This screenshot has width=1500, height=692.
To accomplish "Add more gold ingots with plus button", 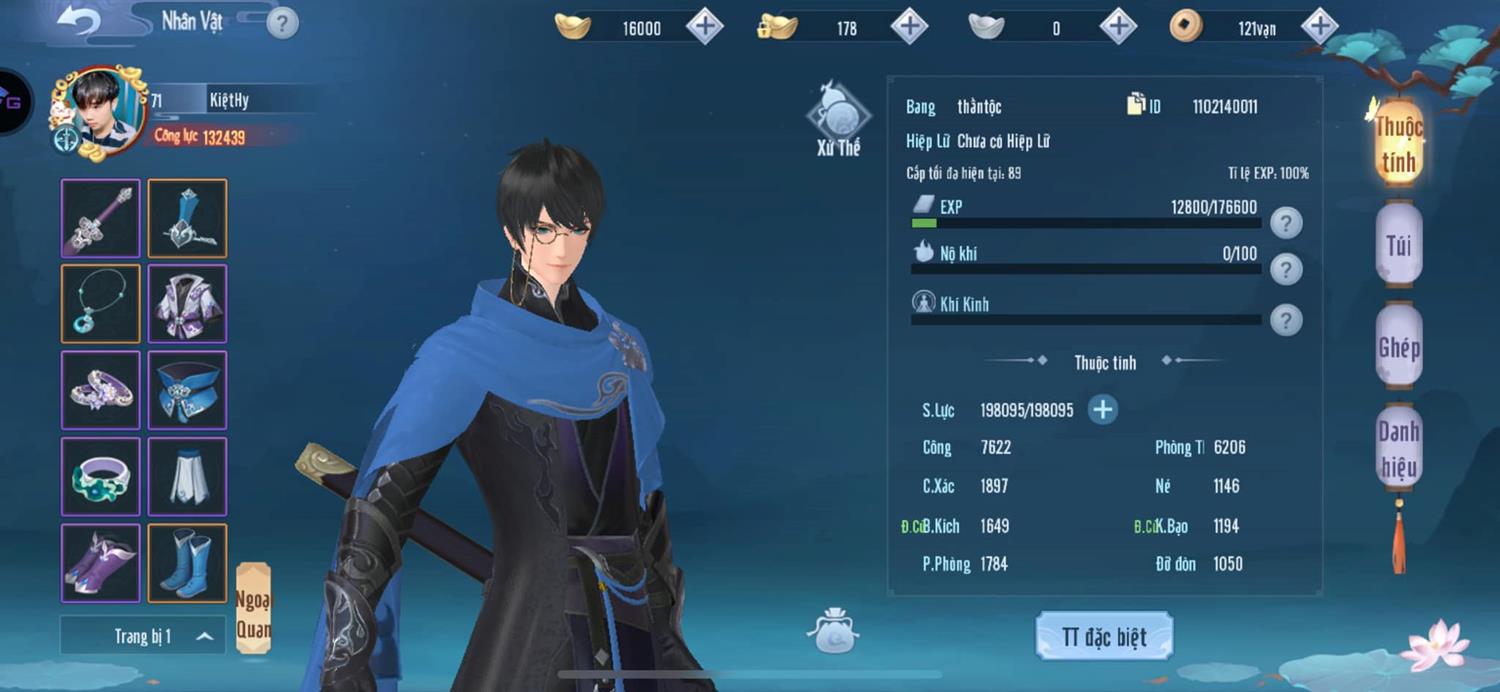I will pos(704,27).
